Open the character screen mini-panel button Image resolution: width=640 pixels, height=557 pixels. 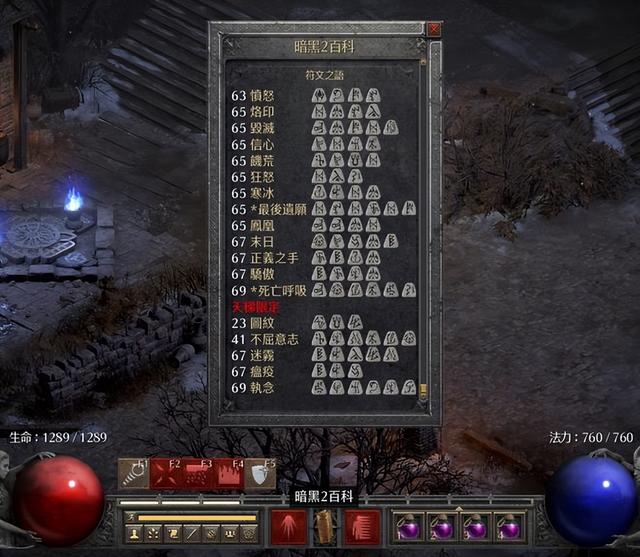(133, 534)
